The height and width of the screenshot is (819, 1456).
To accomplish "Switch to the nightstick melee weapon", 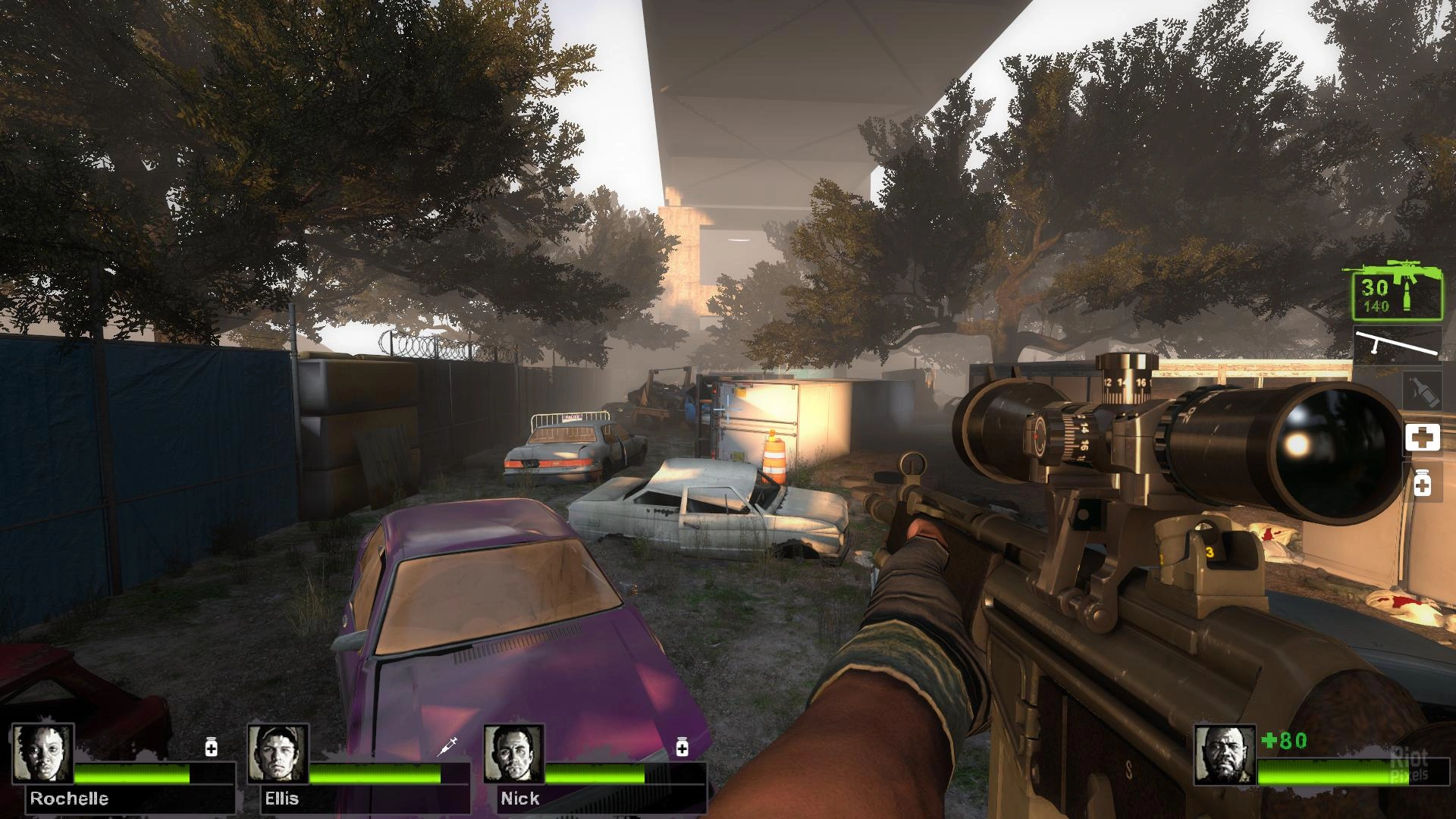I will pos(1398,345).
